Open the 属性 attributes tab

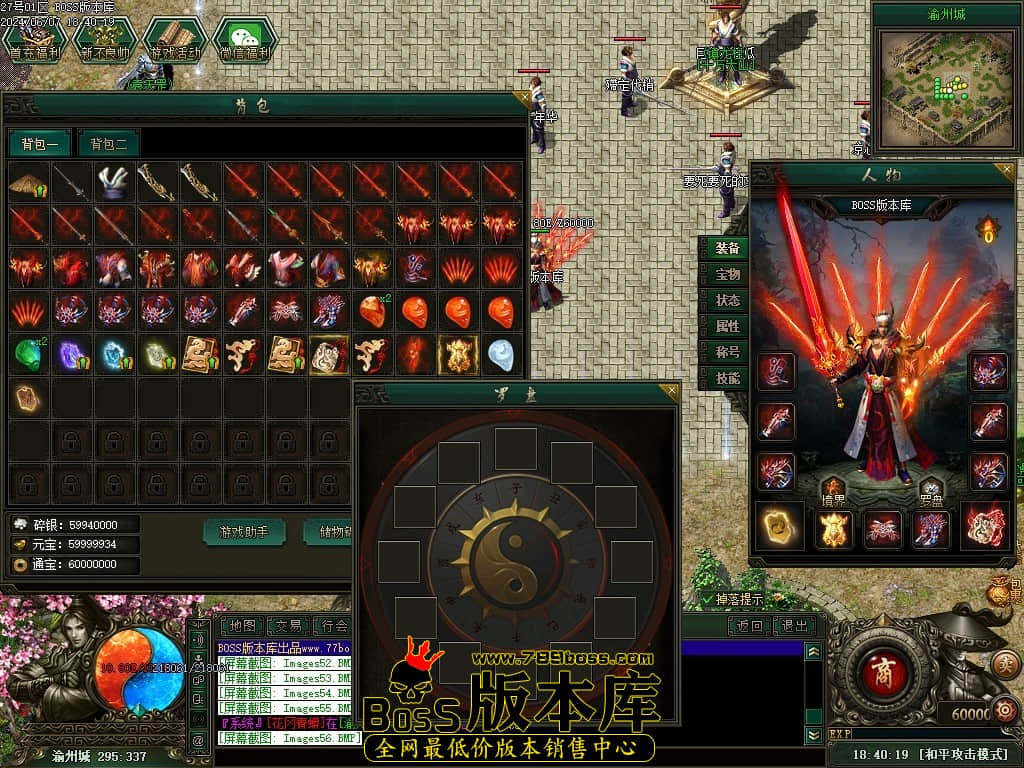727,326
